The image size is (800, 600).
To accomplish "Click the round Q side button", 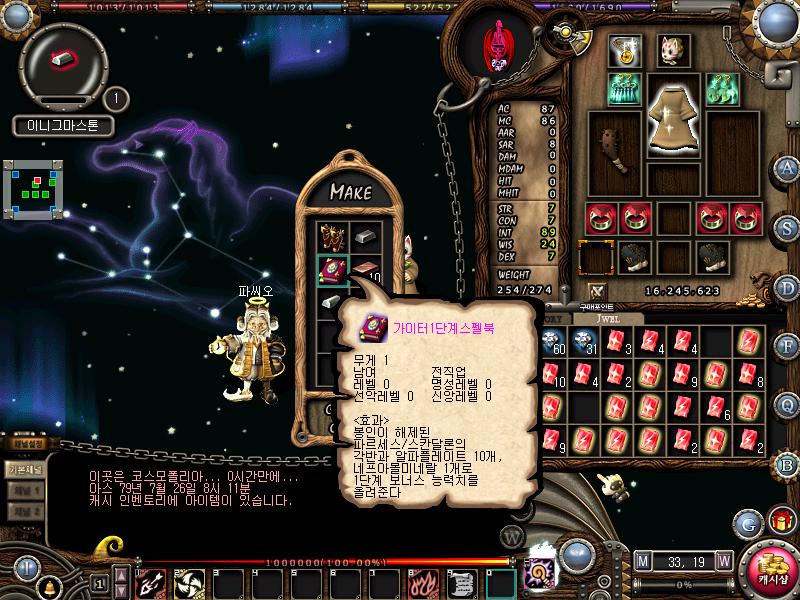I will (787, 406).
